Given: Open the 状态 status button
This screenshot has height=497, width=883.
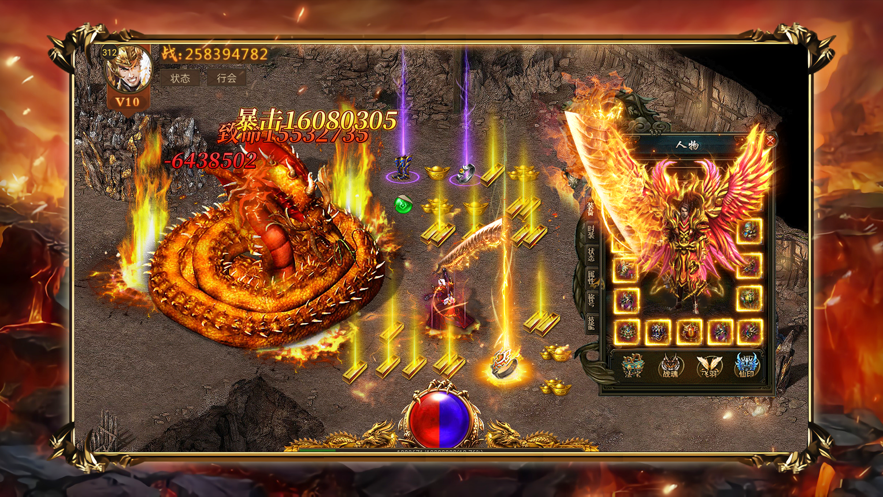Looking at the screenshot, I should [x=180, y=78].
